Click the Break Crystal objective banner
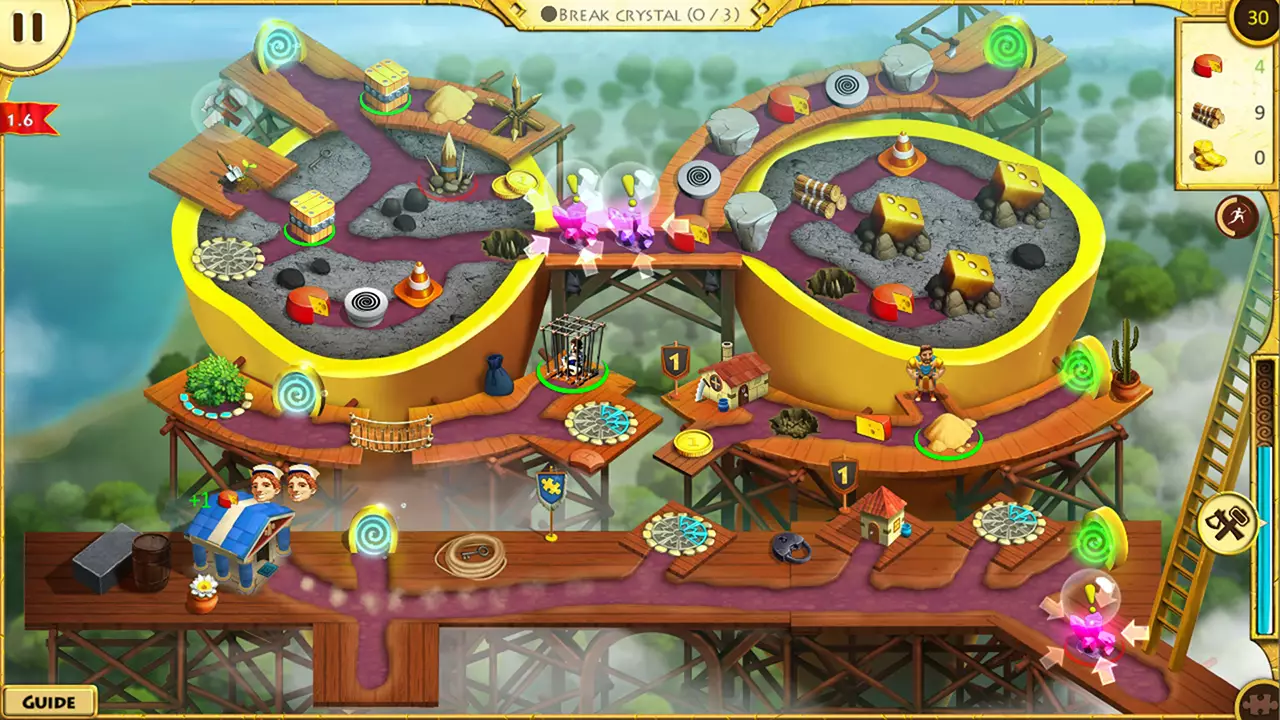This screenshot has width=1280, height=720. 638,15
